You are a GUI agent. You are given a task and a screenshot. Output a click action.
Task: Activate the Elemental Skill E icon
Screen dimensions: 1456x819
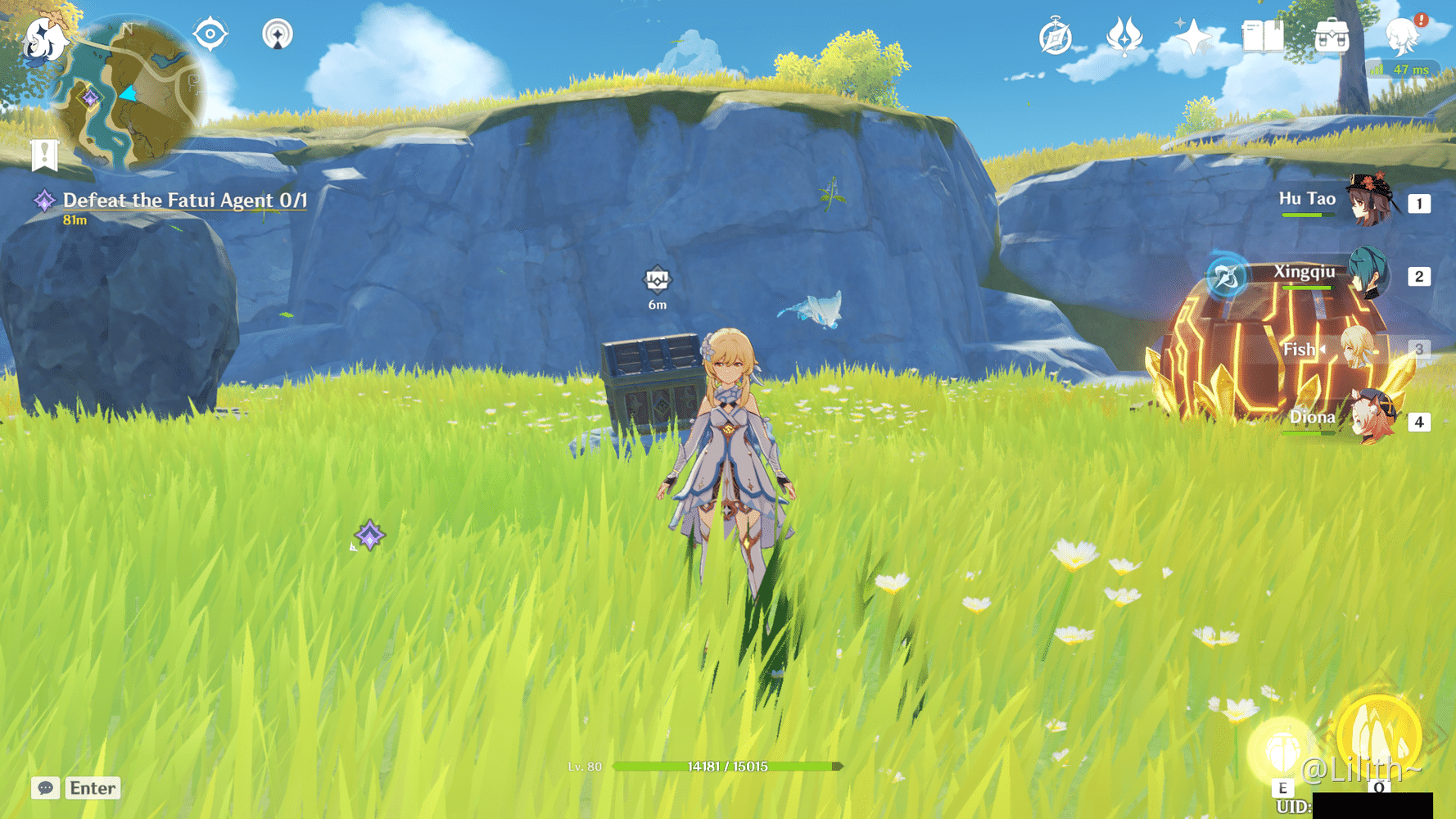point(1282,747)
